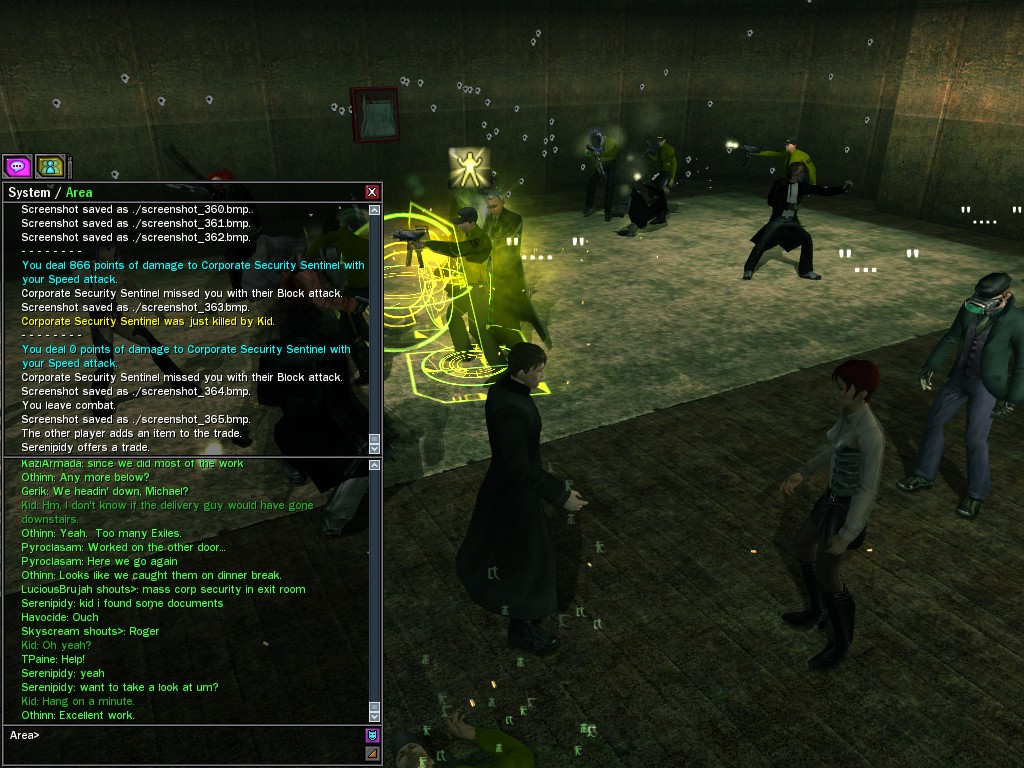The width and height of the screenshot is (1024, 768).
Task: Open the purple mask emote button
Action: (x=372, y=735)
